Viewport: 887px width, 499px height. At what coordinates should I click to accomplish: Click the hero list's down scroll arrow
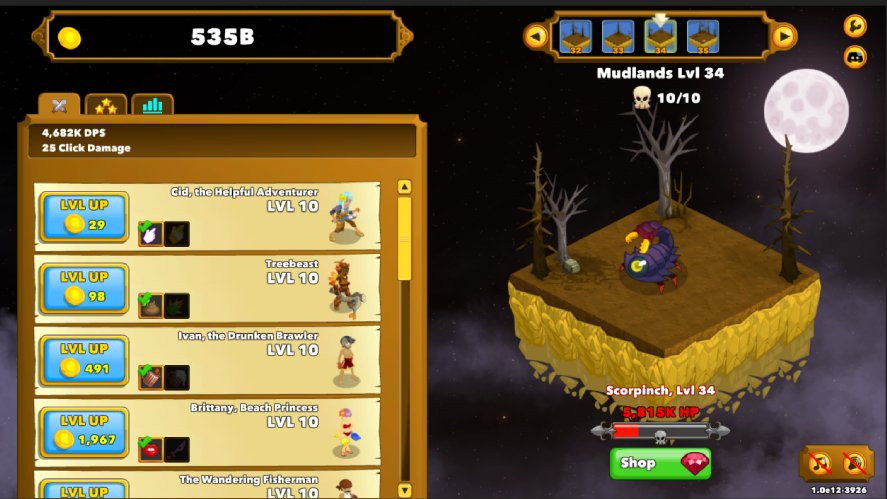click(405, 490)
